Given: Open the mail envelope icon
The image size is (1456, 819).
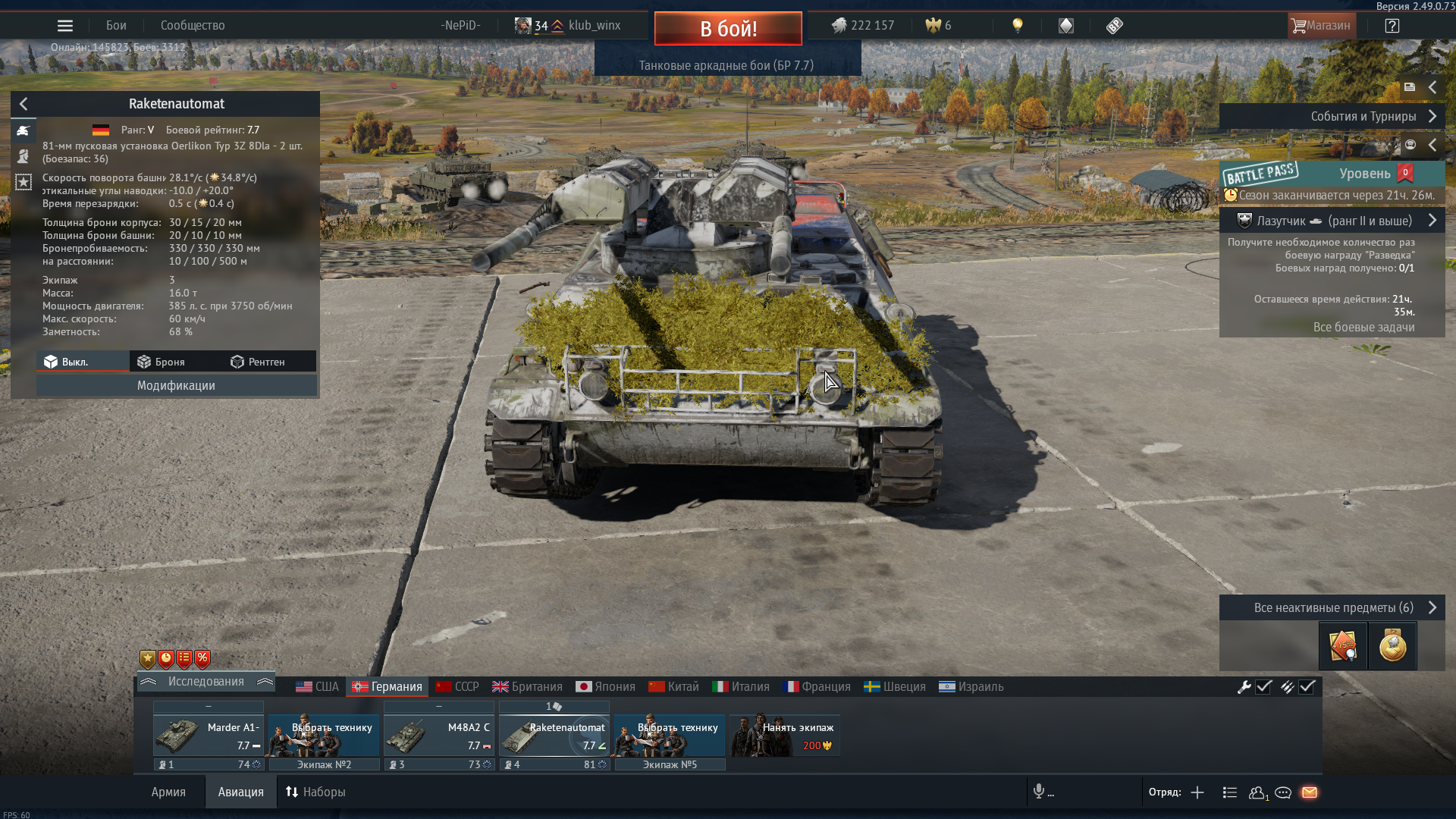Looking at the screenshot, I should tap(1310, 792).
